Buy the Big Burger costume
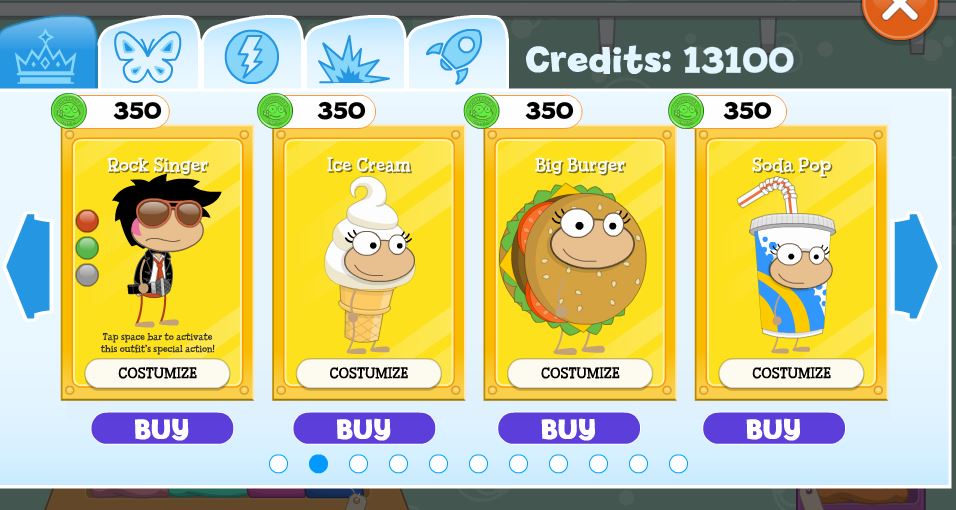The height and width of the screenshot is (510, 956). (568, 428)
